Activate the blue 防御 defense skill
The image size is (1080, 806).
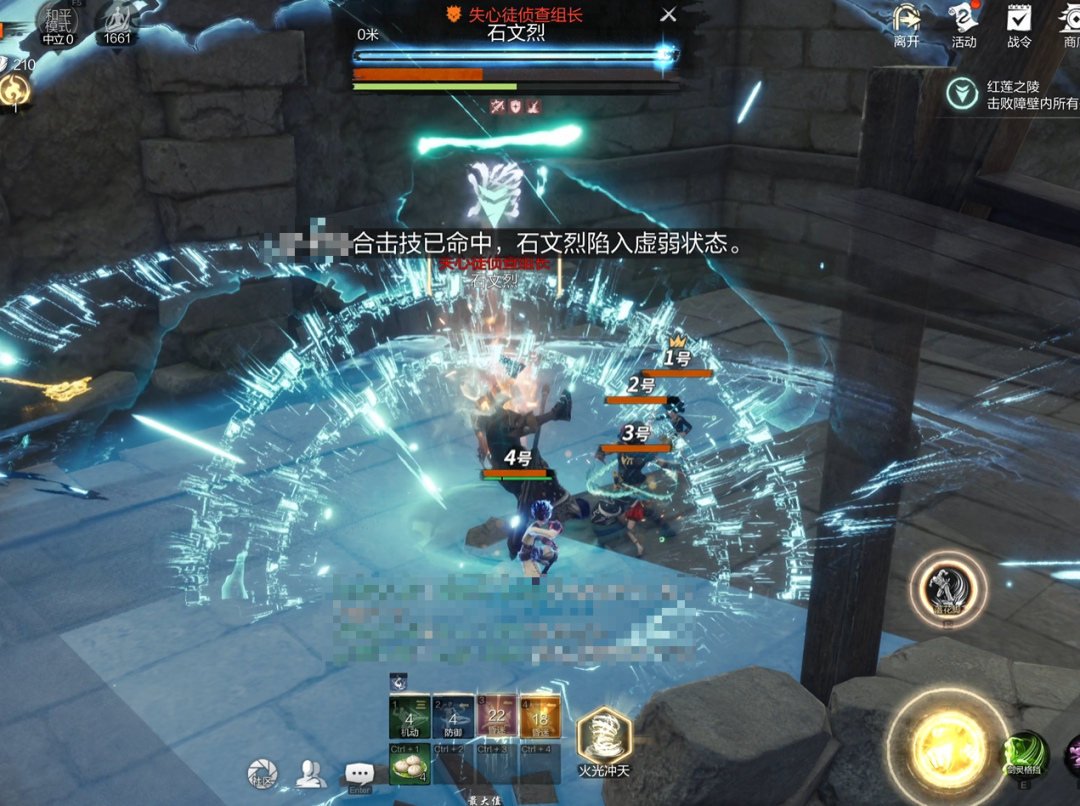[453, 716]
